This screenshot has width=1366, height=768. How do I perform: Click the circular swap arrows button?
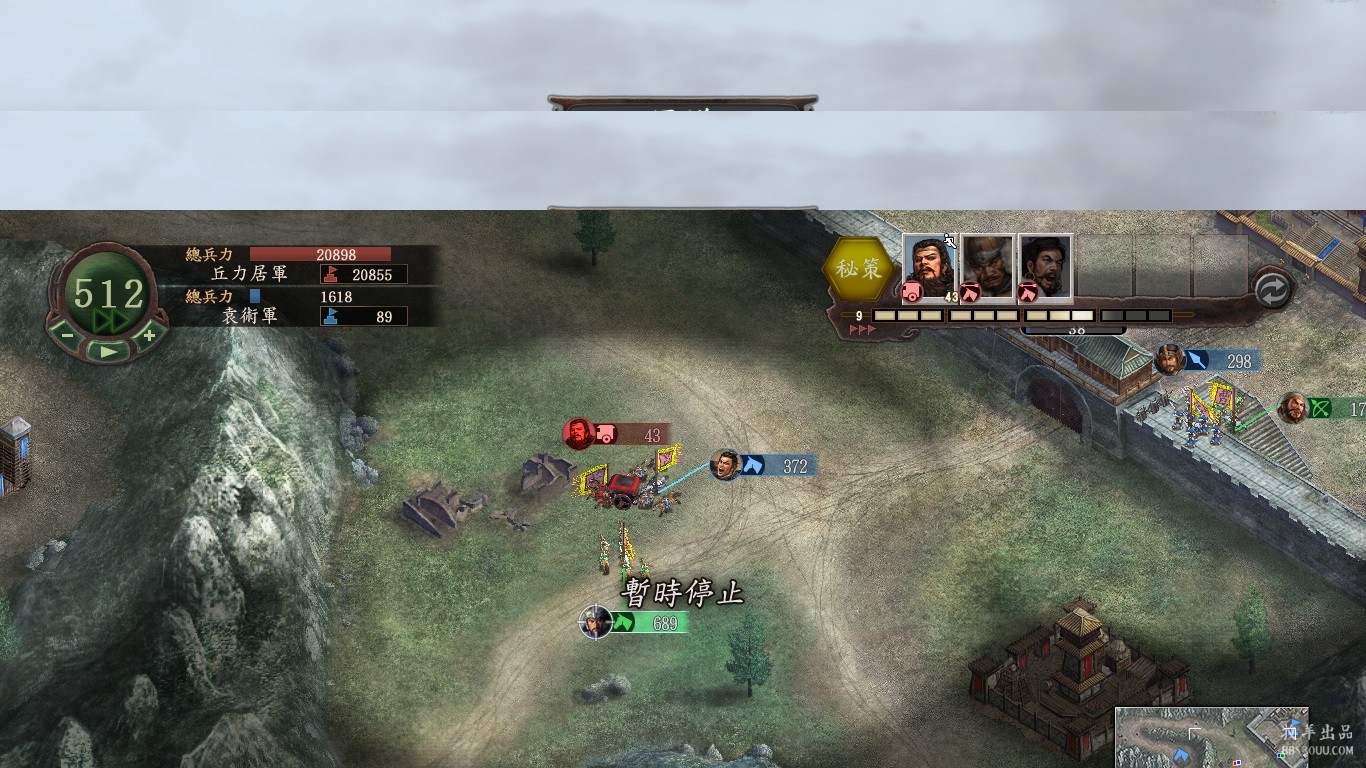1272,290
